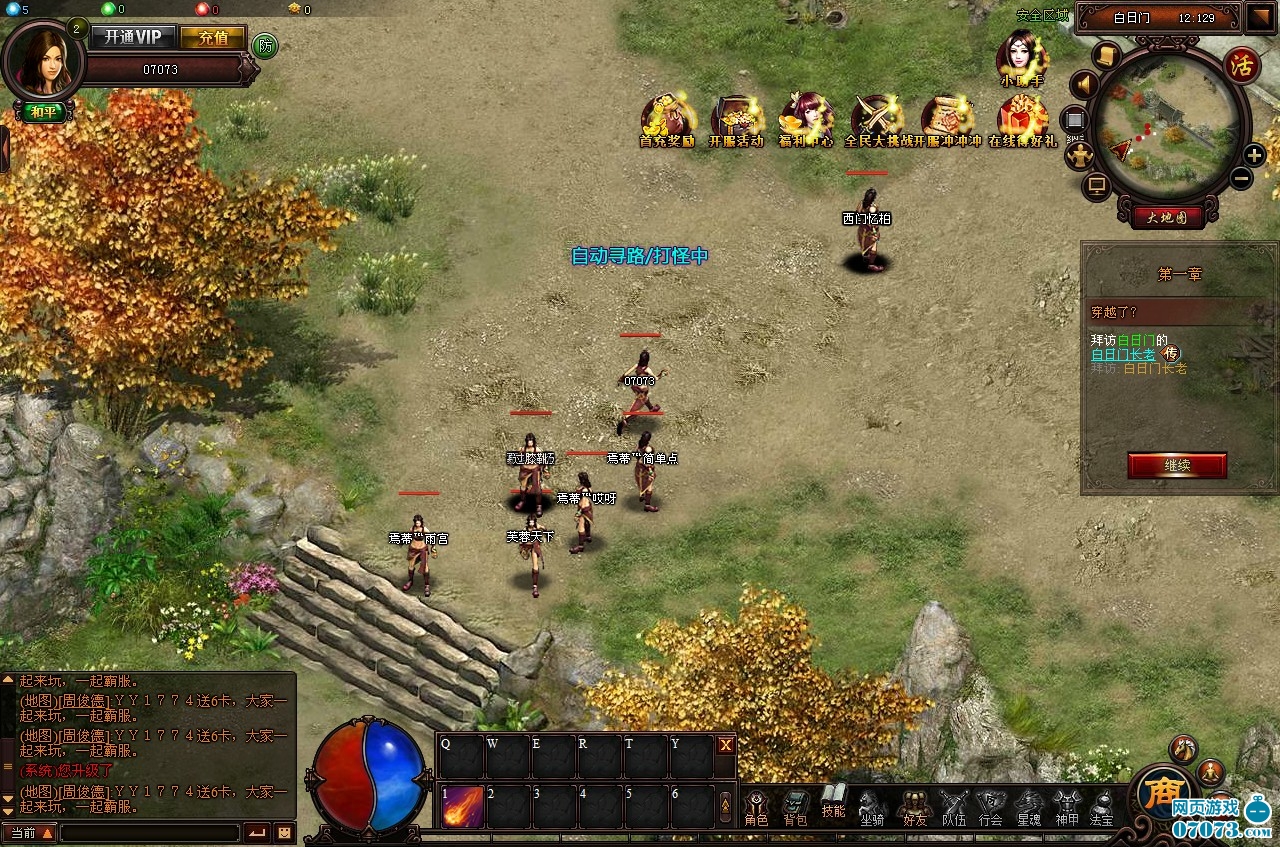
Task: Open the 角色 character panel
Action: [x=756, y=808]
